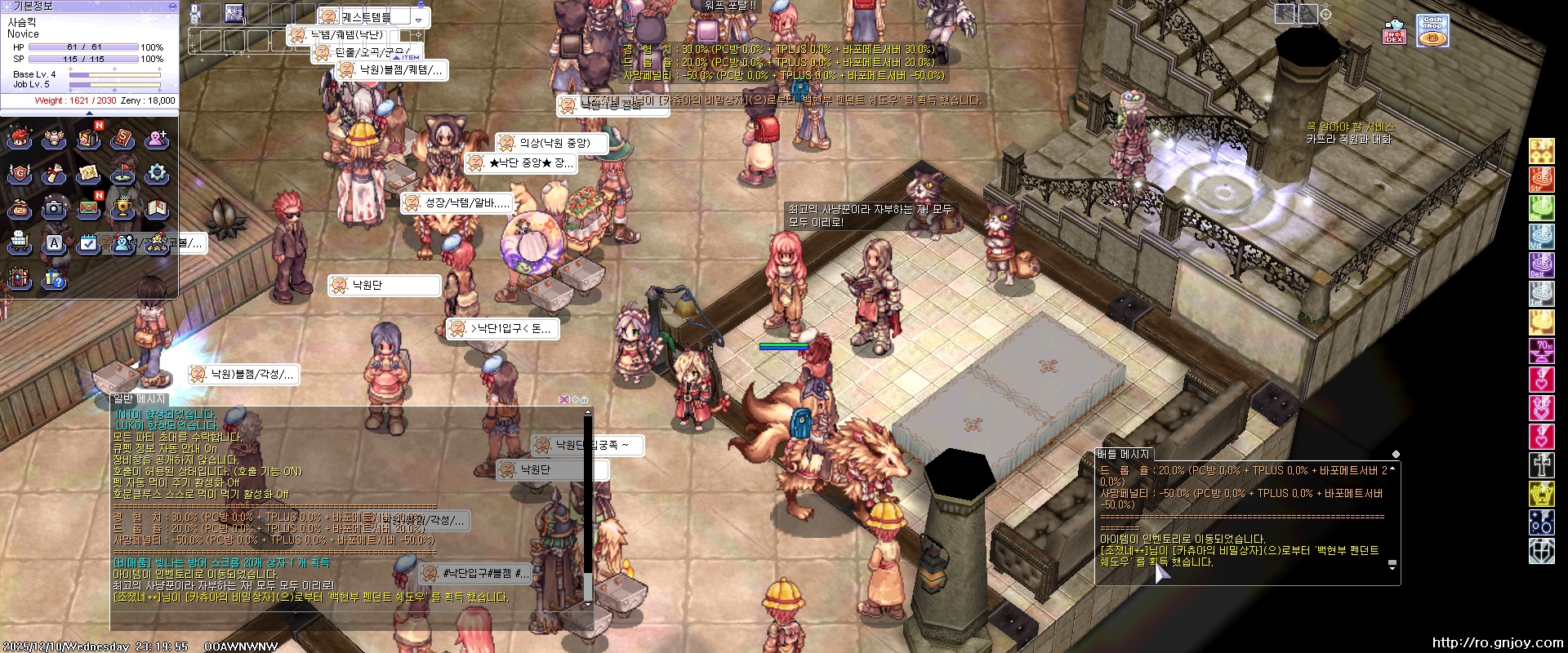
Task: Open the golf flag map icon
Action: point(122,174)
